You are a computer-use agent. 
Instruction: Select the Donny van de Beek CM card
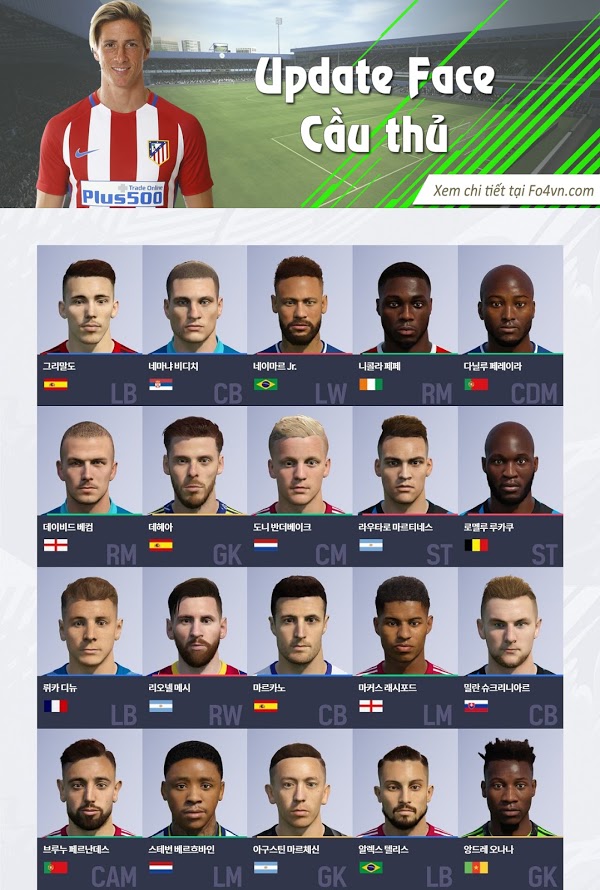coord(300,485)
